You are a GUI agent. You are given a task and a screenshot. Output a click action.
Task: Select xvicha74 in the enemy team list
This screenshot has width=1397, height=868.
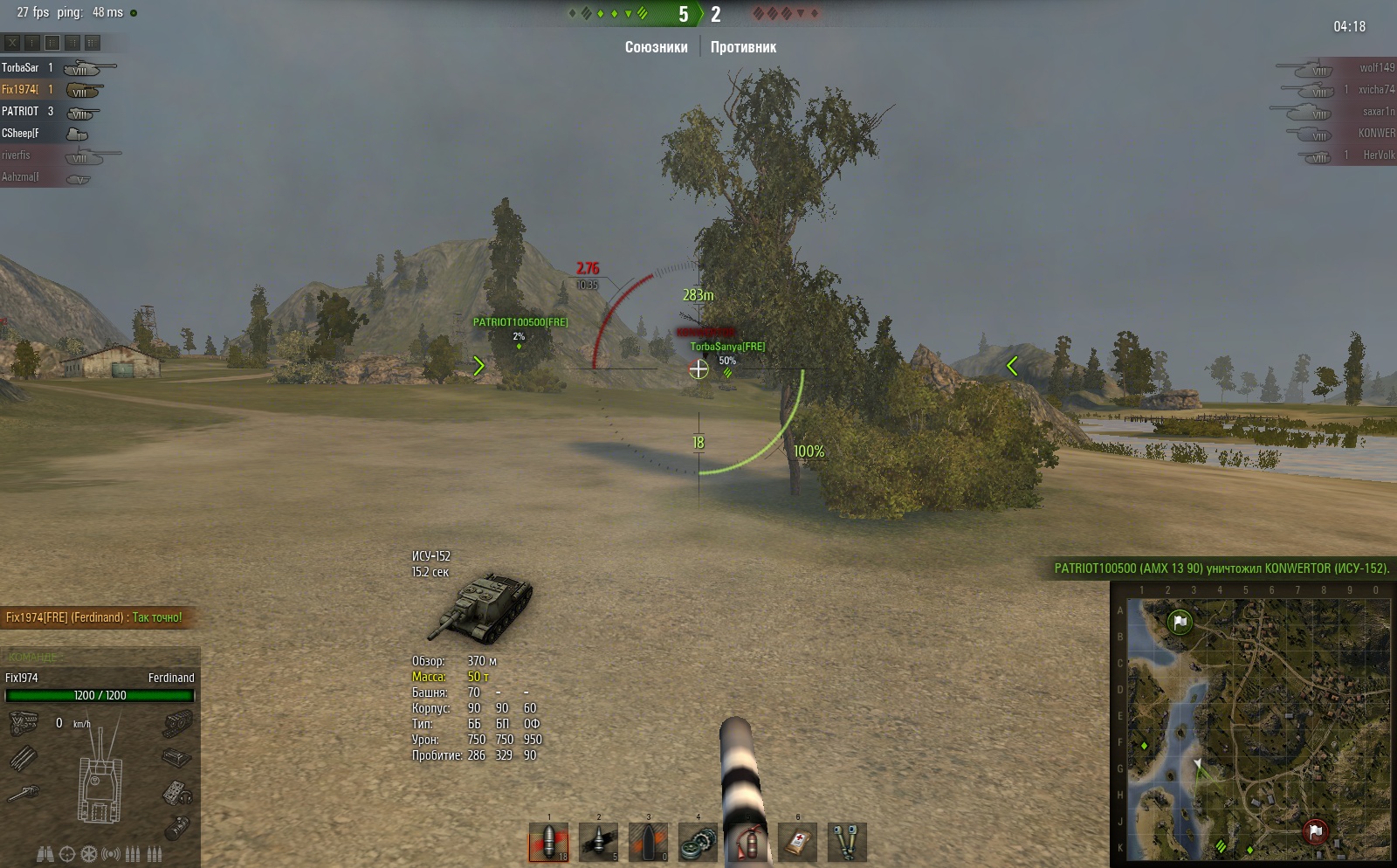(x=1375, y=89)
